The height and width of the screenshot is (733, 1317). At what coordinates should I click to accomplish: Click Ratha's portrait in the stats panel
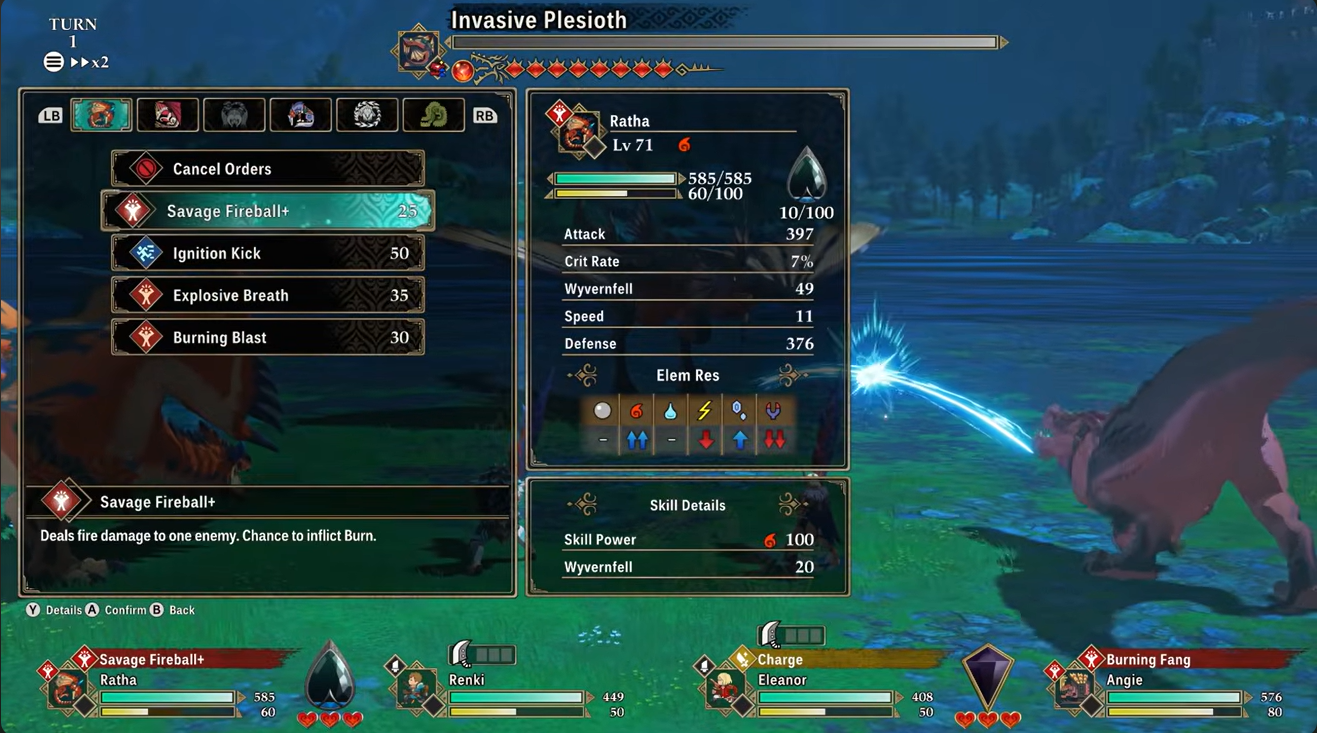(x=577, y=132)
